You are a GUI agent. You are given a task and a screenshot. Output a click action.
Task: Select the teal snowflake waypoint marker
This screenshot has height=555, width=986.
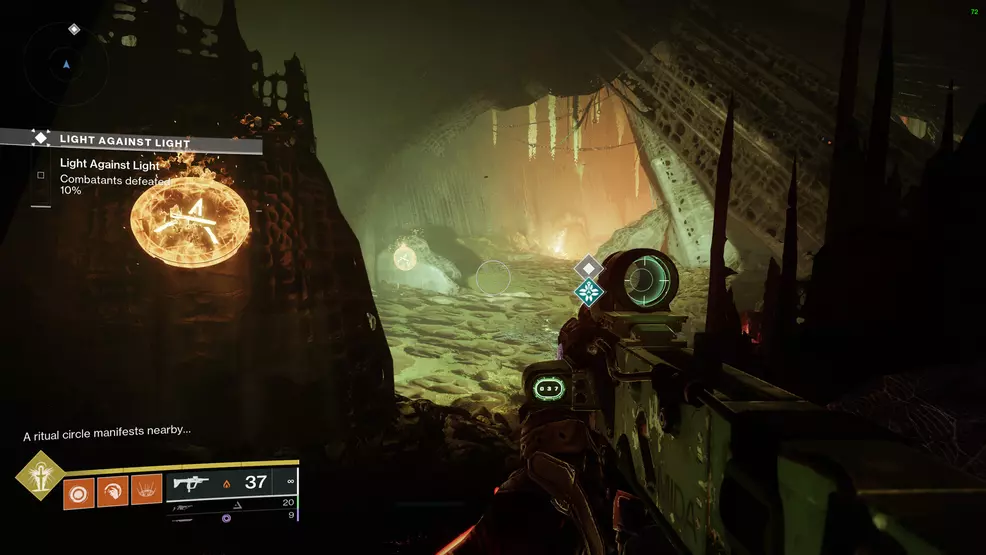tap(589, 292)
